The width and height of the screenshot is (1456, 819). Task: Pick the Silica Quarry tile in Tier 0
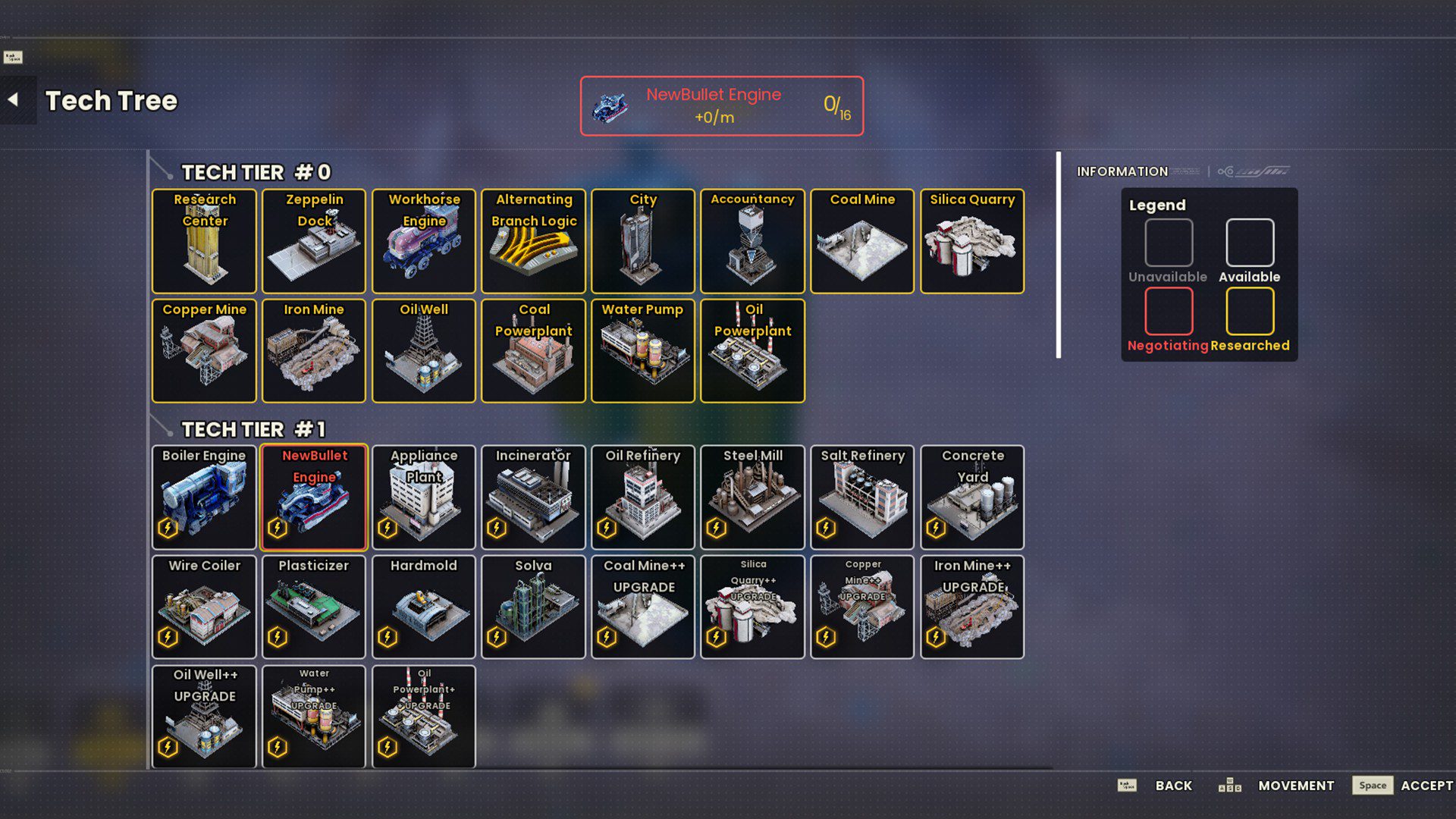(x=972, y=241)
